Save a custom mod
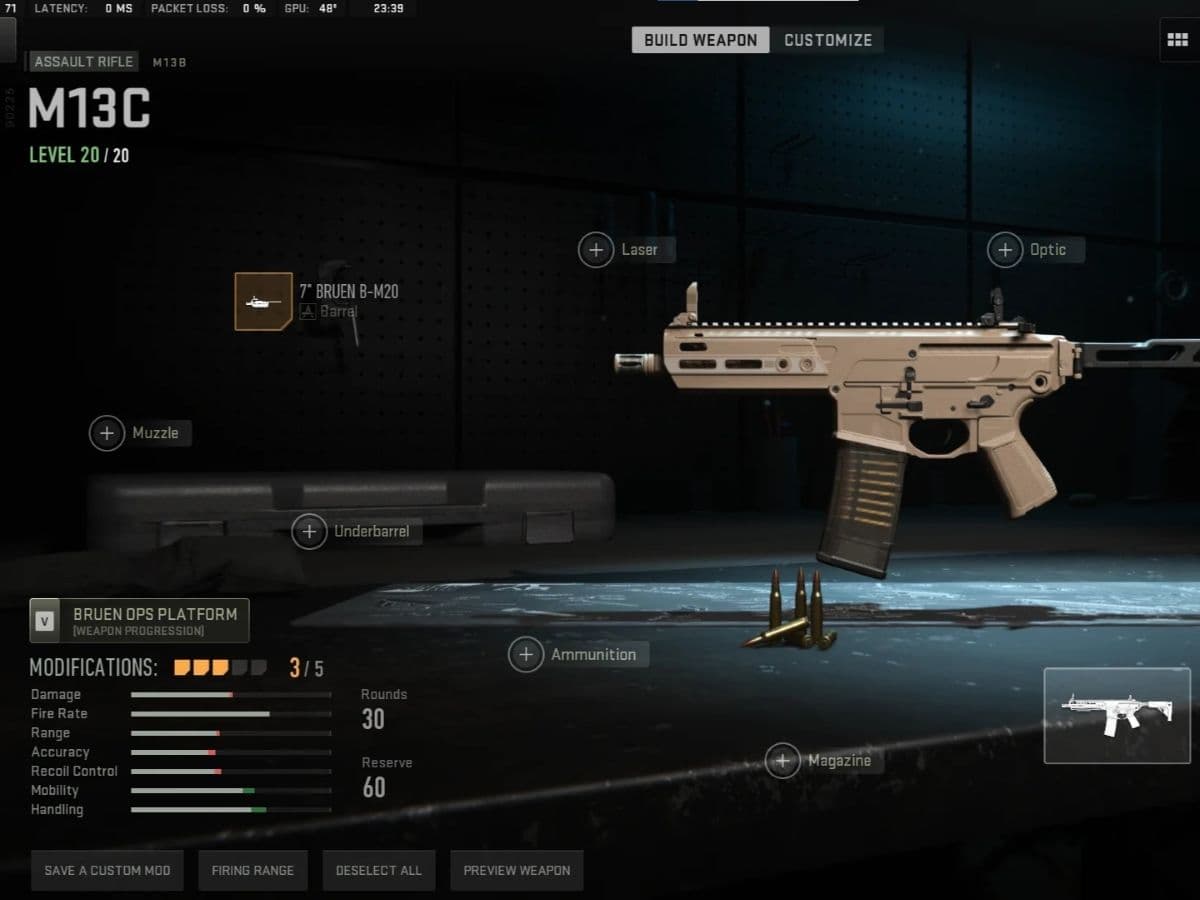The height and width of the screenshot is (900, 1200). coord(107,870)
